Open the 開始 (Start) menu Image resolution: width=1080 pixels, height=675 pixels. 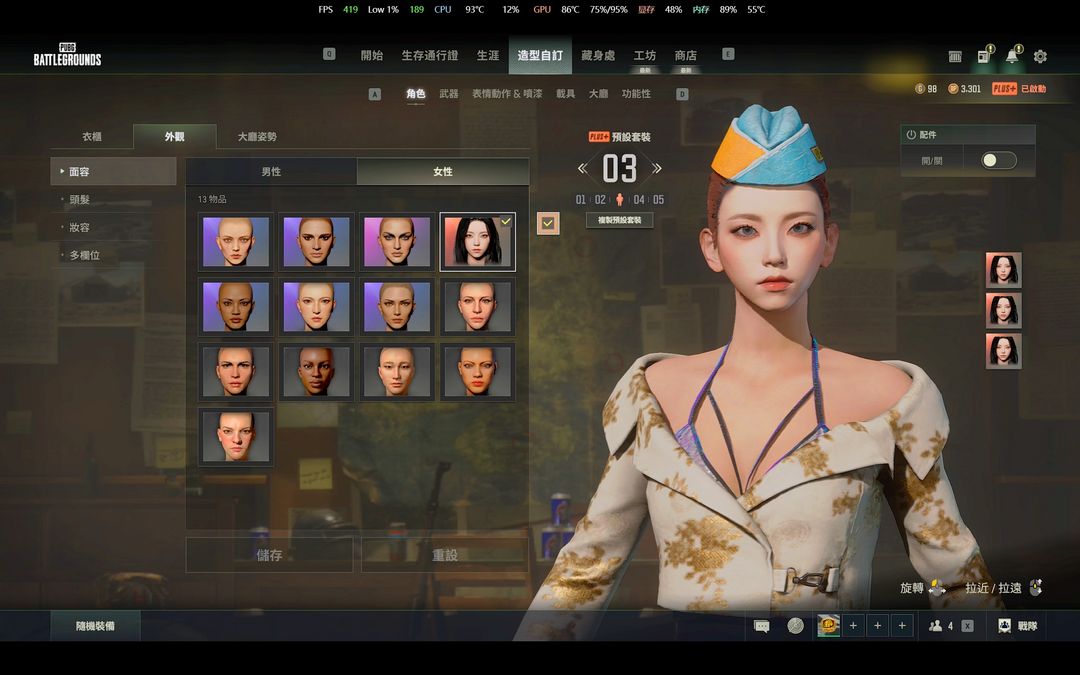click(372, 56)
